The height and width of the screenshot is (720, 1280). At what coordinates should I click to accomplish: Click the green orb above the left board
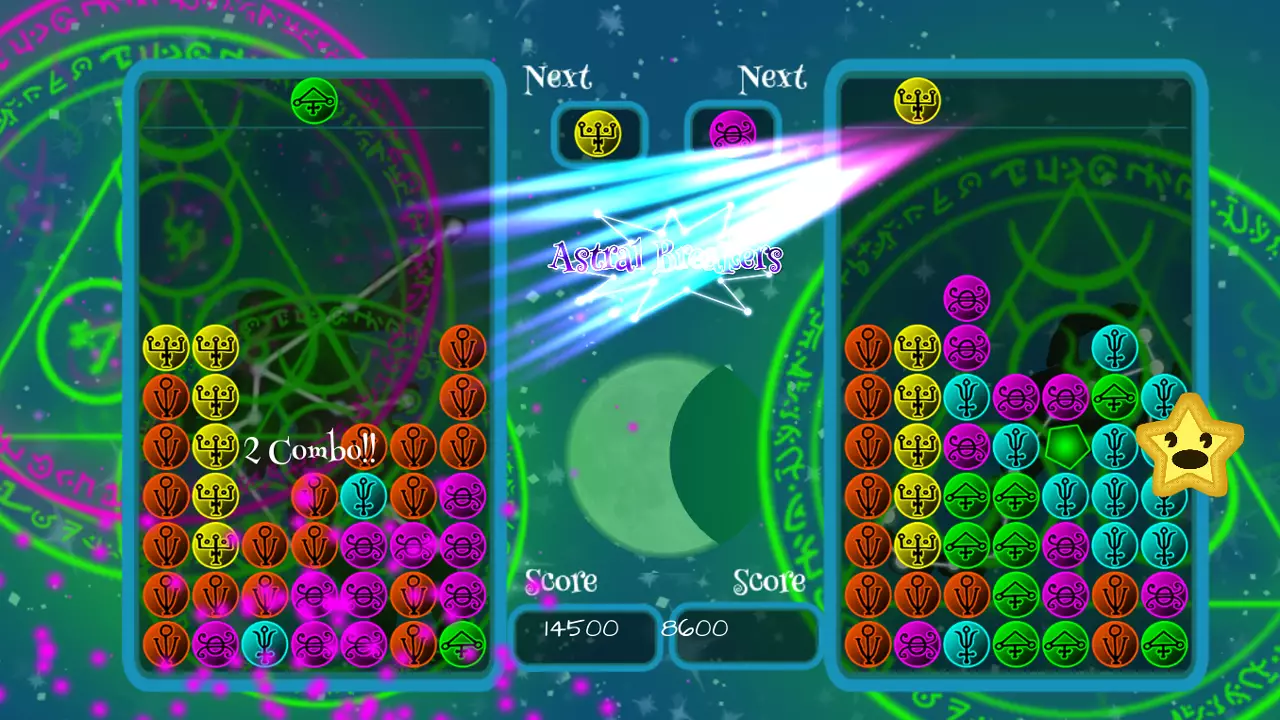pos(315,101)
